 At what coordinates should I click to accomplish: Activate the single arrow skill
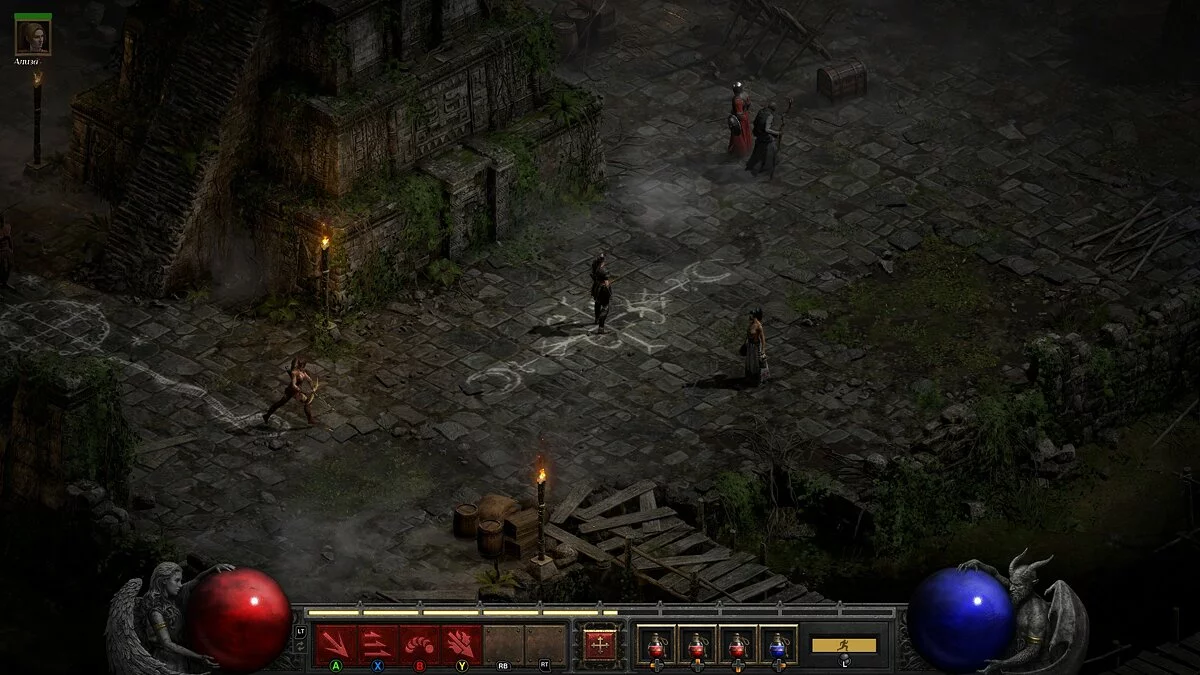pyautogui.click(x=335, y=643)
